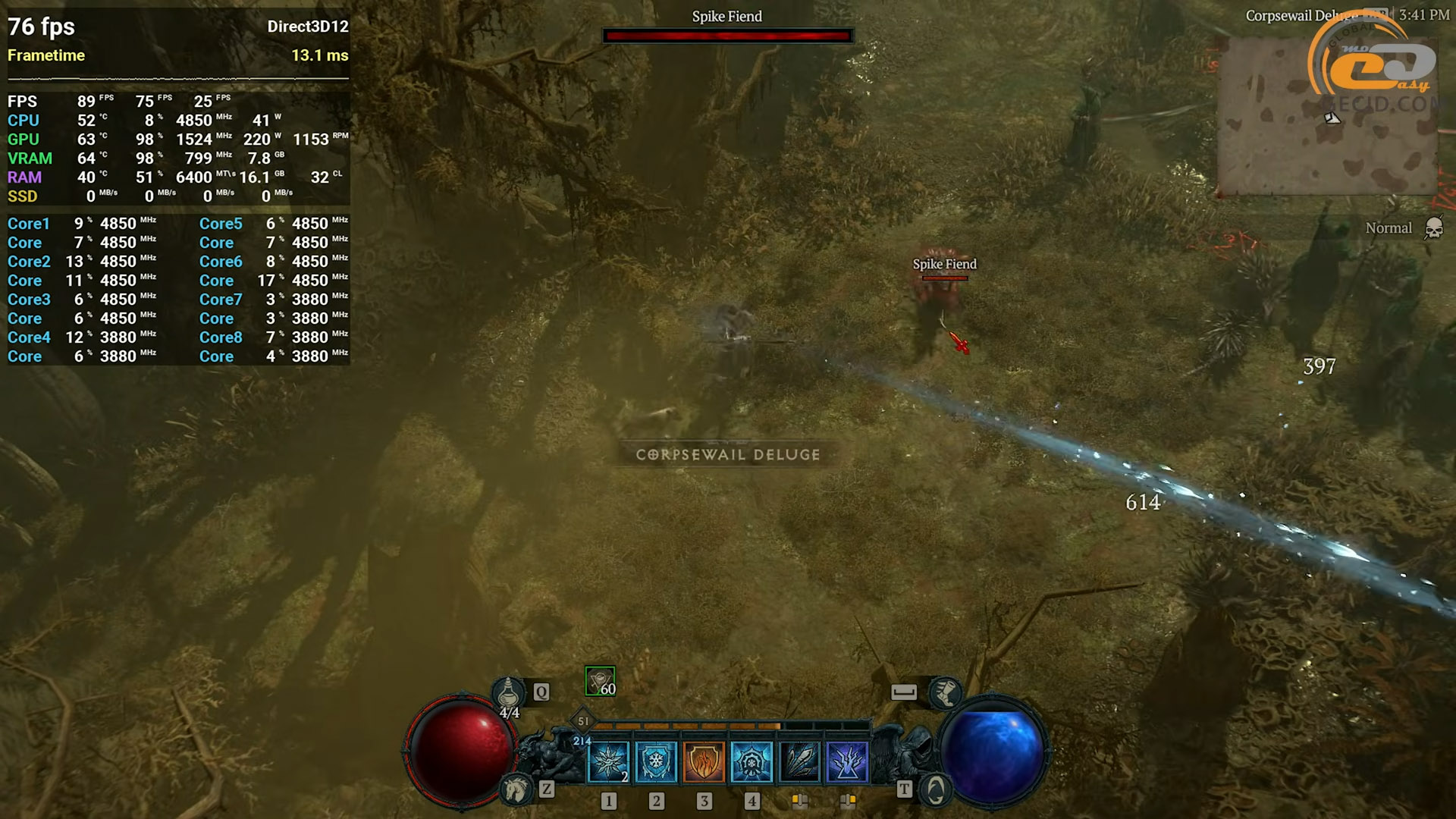
Task: Open the town portal swirl icon
Action: pyautogui.click(x=936, y=790)
